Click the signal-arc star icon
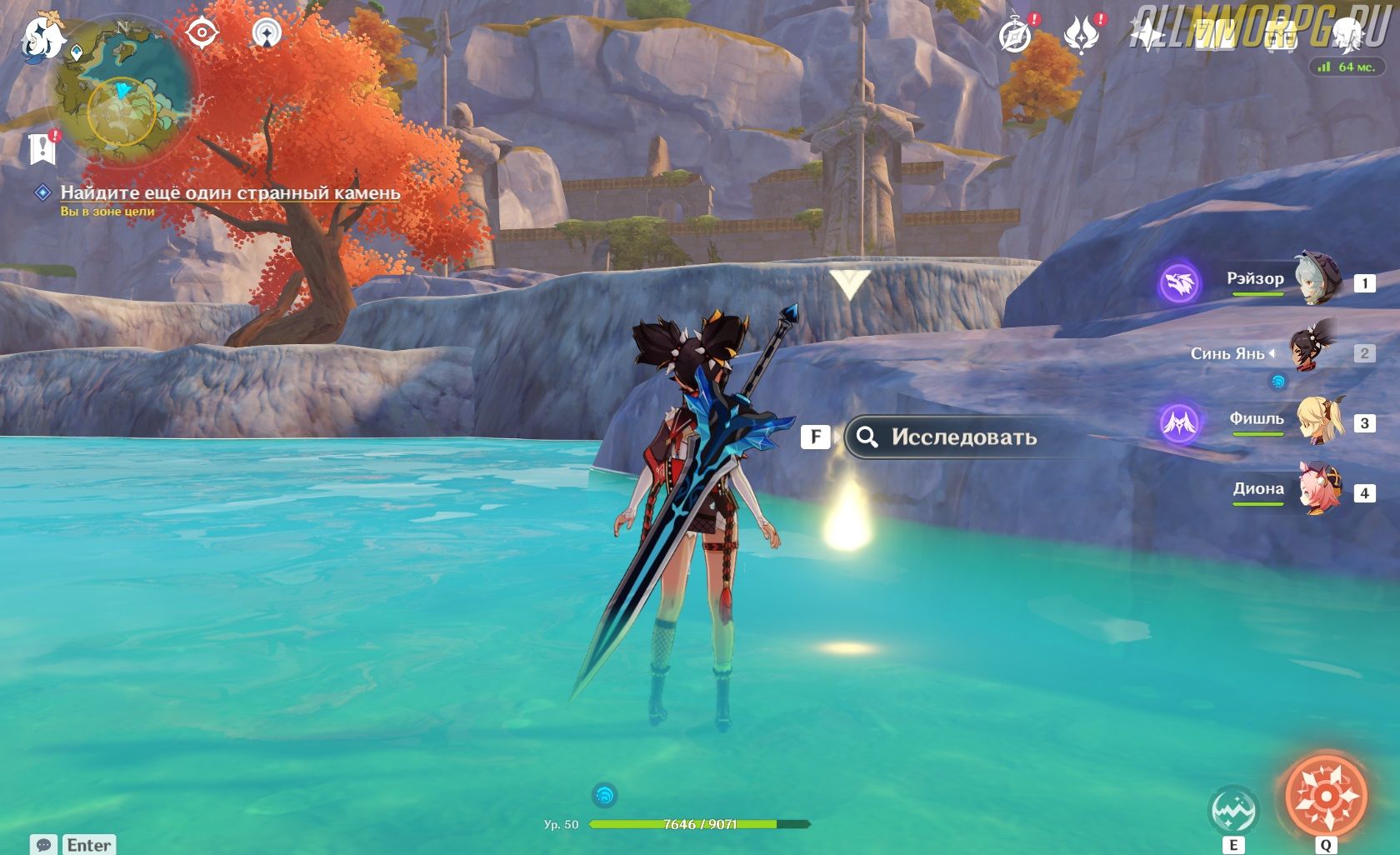The height and width of the screenshot is (855, 1400). point(267,33)
